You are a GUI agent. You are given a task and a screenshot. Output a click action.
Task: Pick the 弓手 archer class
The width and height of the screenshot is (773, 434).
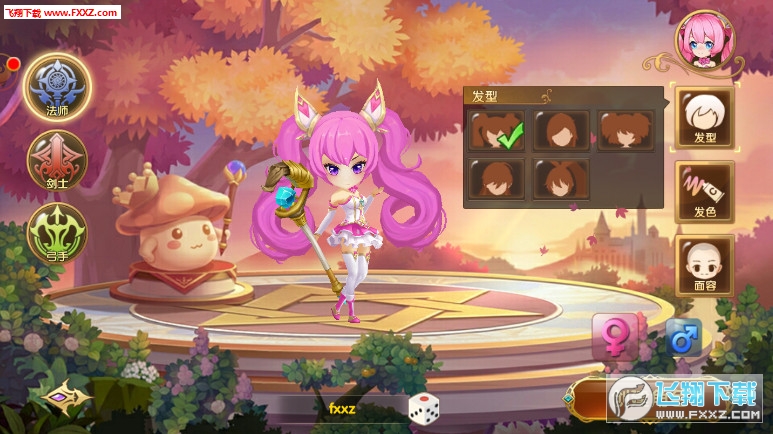click(56, 232)
